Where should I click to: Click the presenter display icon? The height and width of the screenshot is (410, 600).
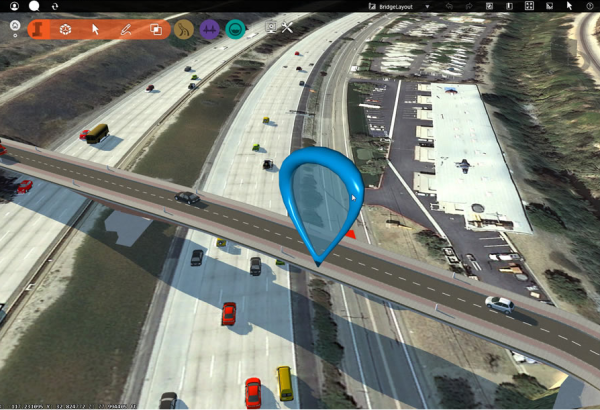tap(270, 28)
